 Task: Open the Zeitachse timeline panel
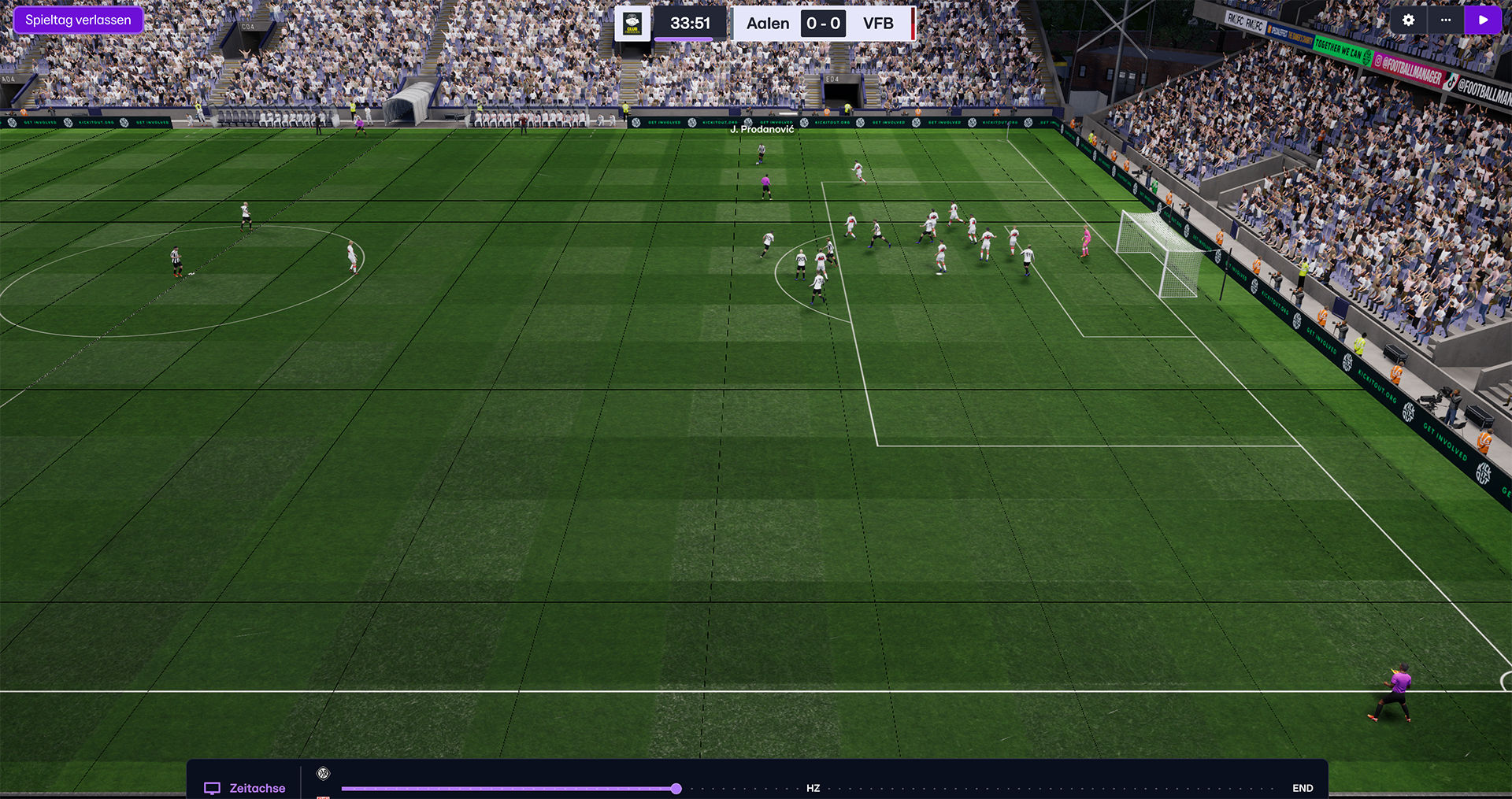(x=245, y=788)
